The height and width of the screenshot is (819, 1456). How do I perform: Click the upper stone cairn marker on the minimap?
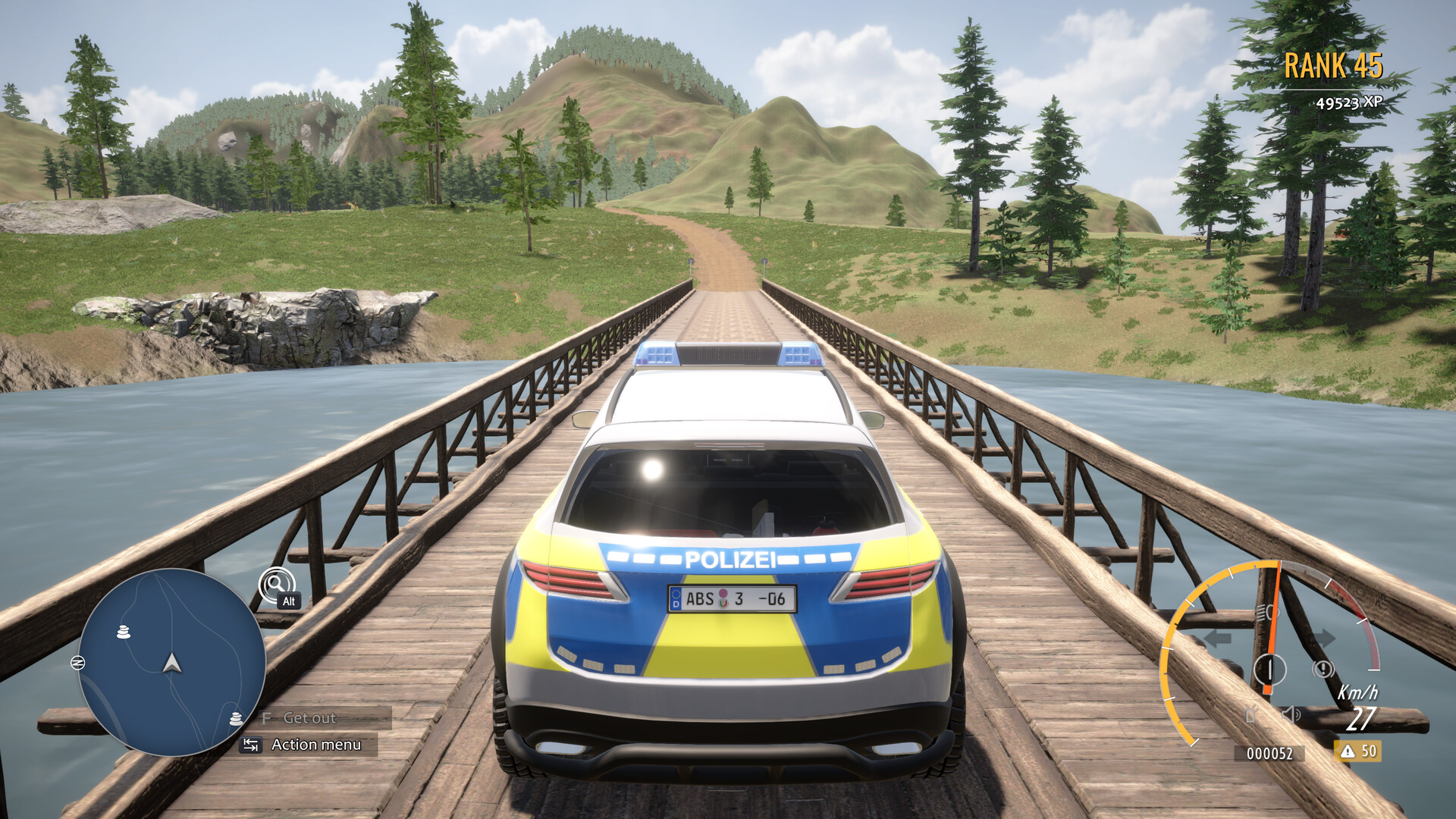pos(123,632)
